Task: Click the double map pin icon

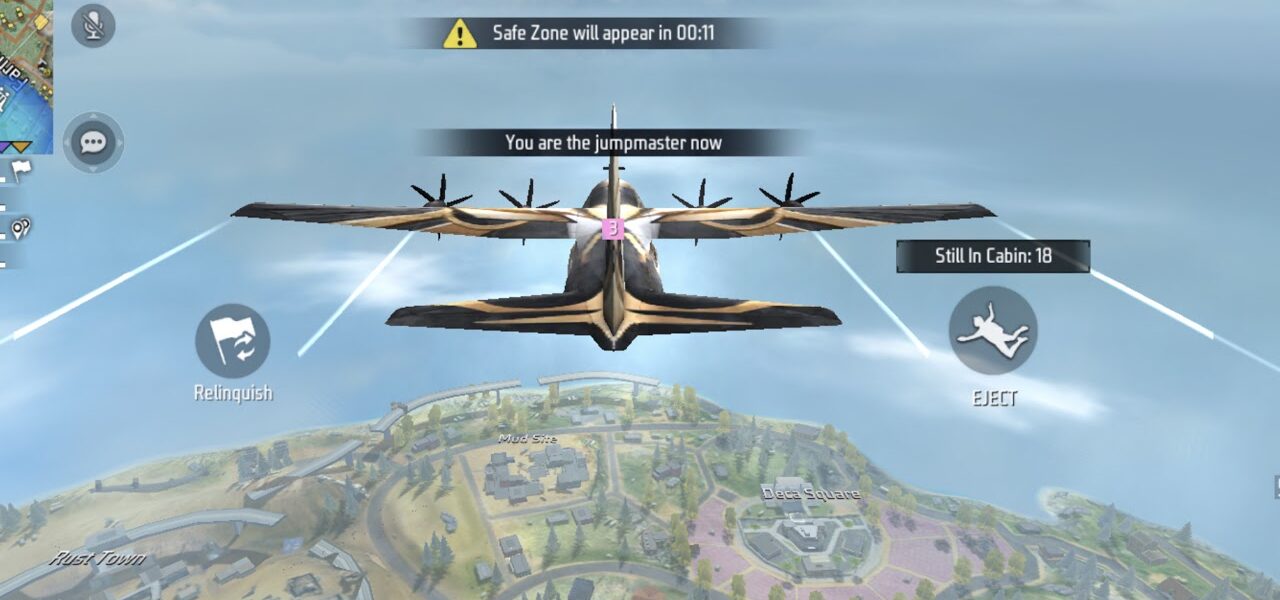Action: click(20, 229)
